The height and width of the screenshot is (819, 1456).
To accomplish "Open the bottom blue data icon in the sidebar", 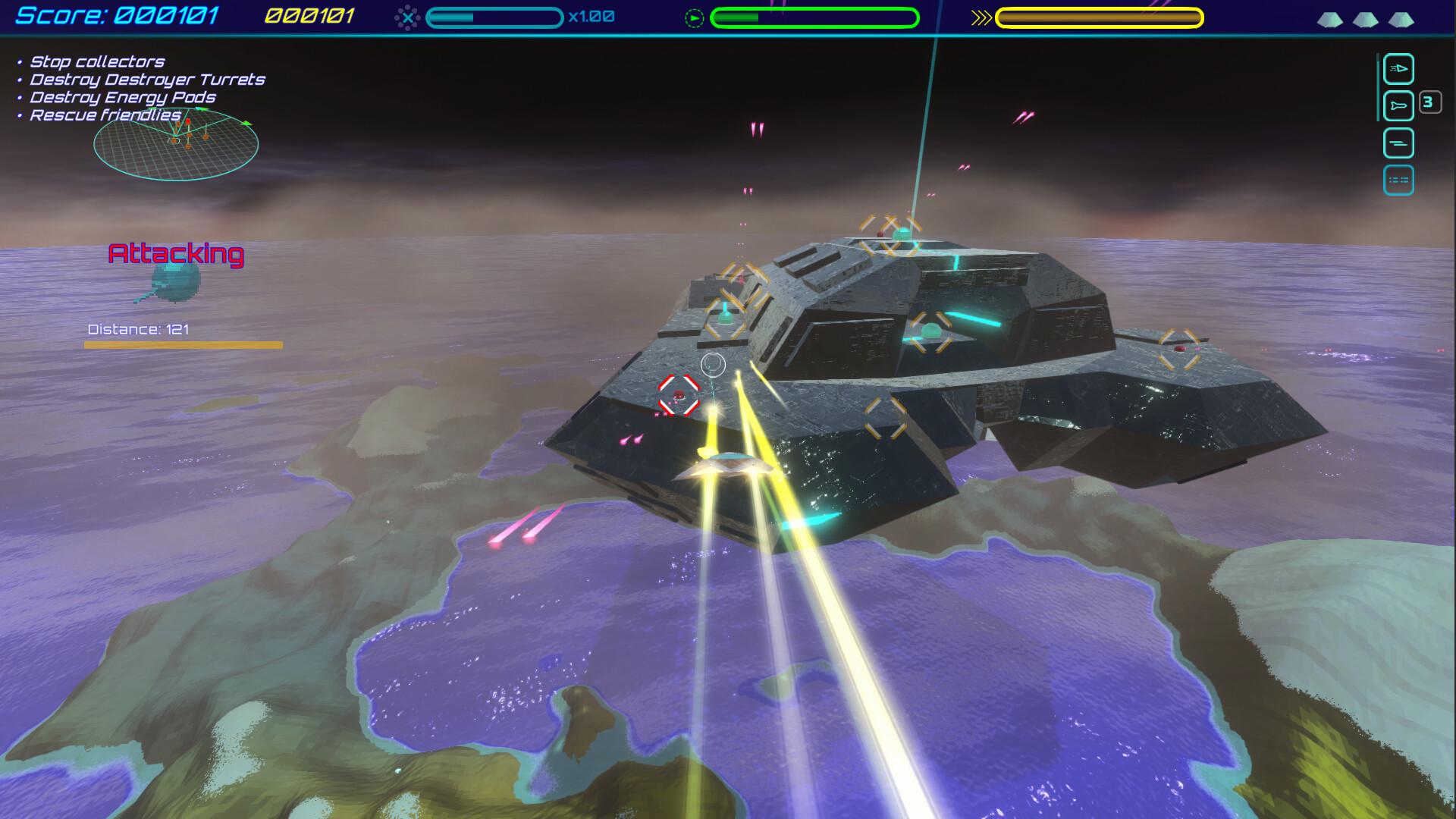I will point(1399,181).
